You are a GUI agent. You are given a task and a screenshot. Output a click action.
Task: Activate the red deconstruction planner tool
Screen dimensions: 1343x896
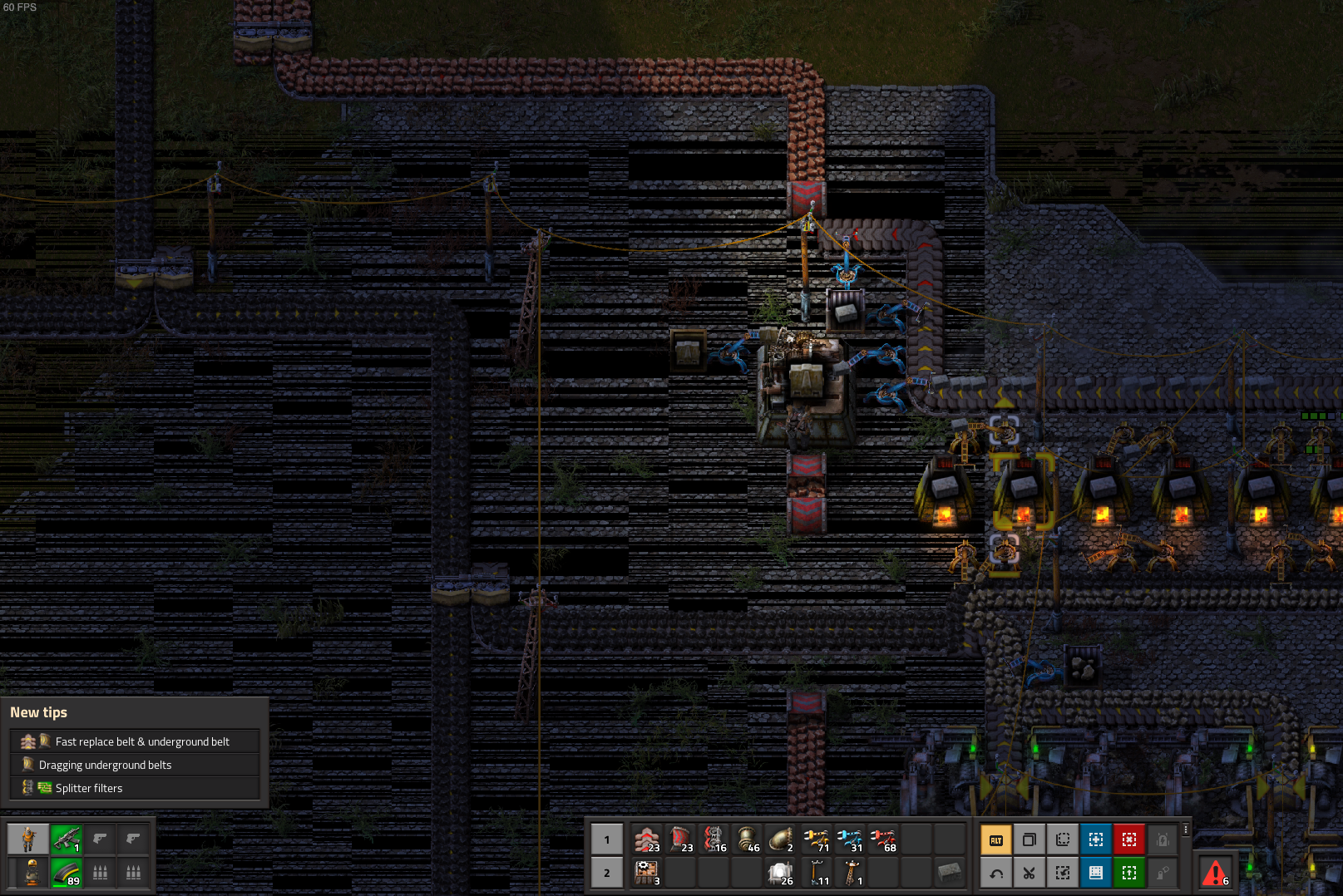(x=1128, y=840)
